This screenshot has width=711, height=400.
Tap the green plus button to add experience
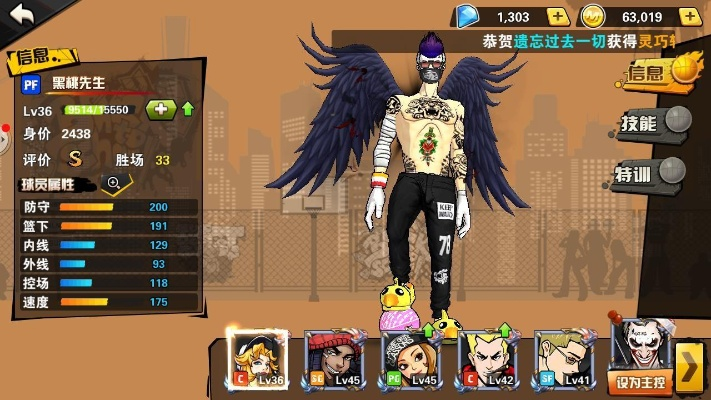160,109
